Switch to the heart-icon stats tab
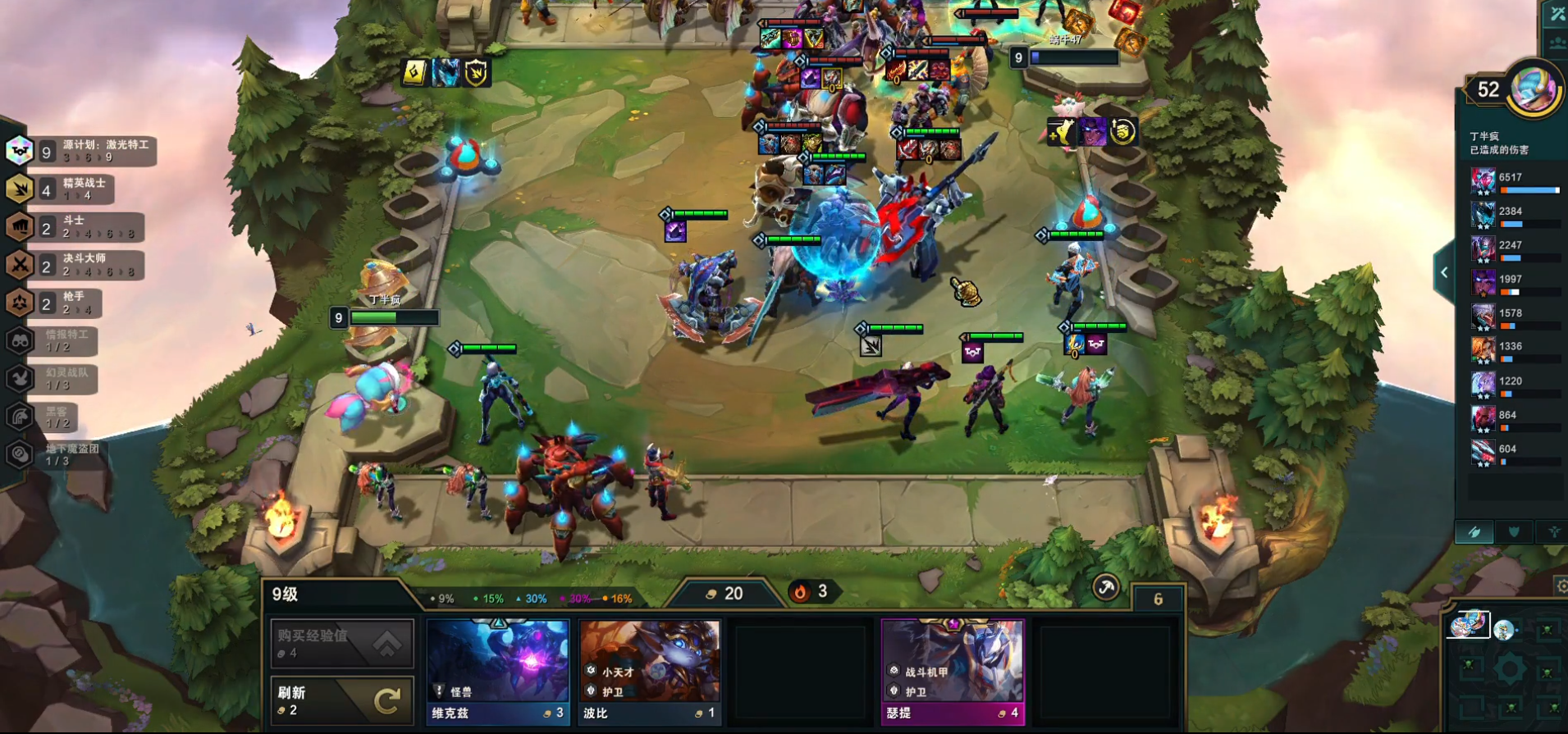 pos(1514,532)
